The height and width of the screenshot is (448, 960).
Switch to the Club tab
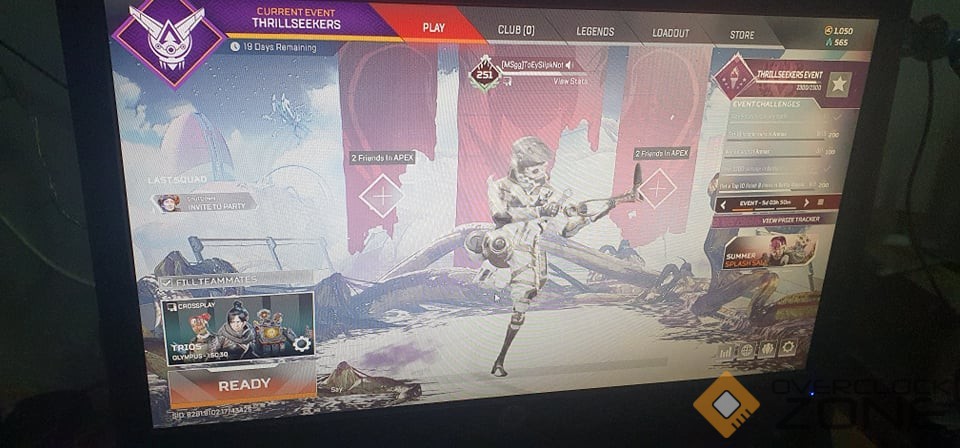(x=516, y=30)
